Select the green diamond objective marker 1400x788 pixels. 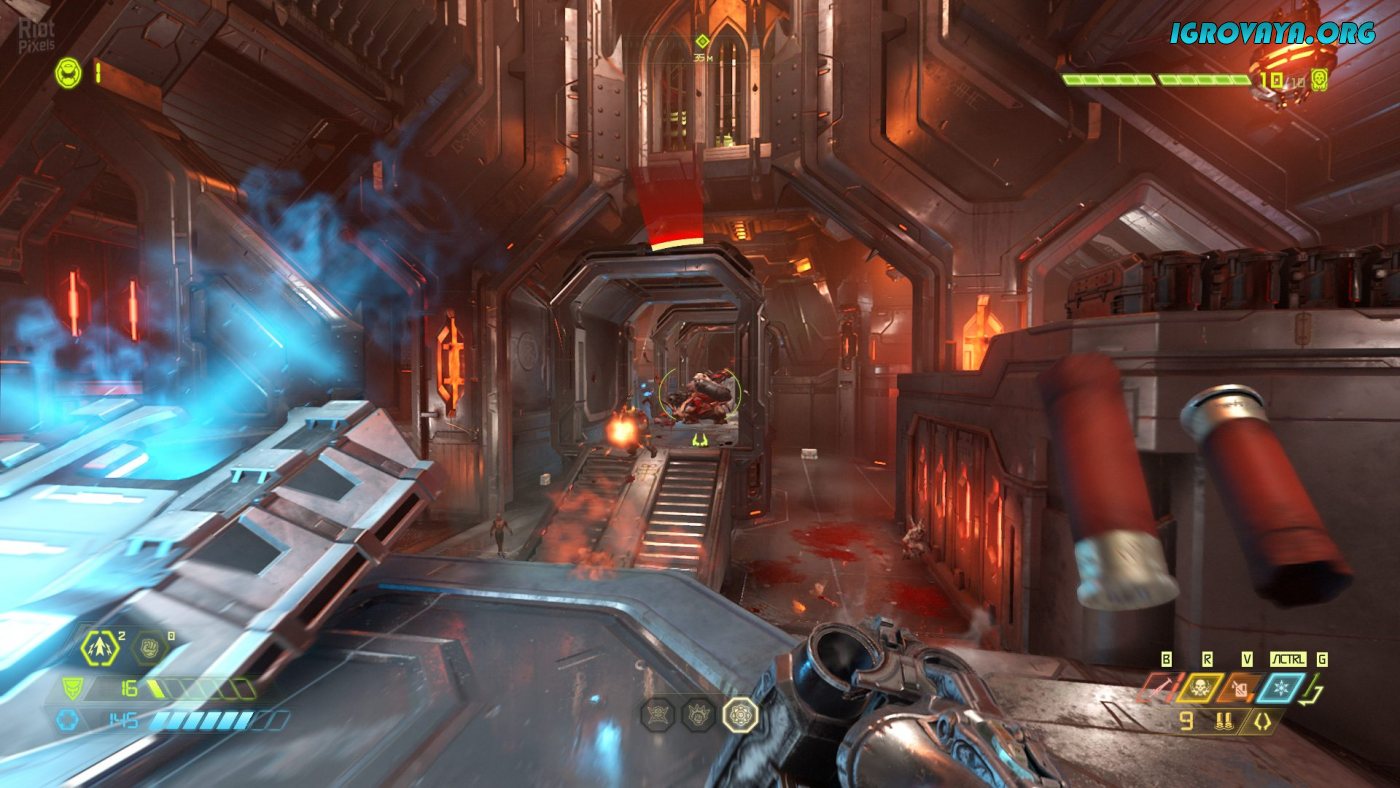[x=702, y=41]
